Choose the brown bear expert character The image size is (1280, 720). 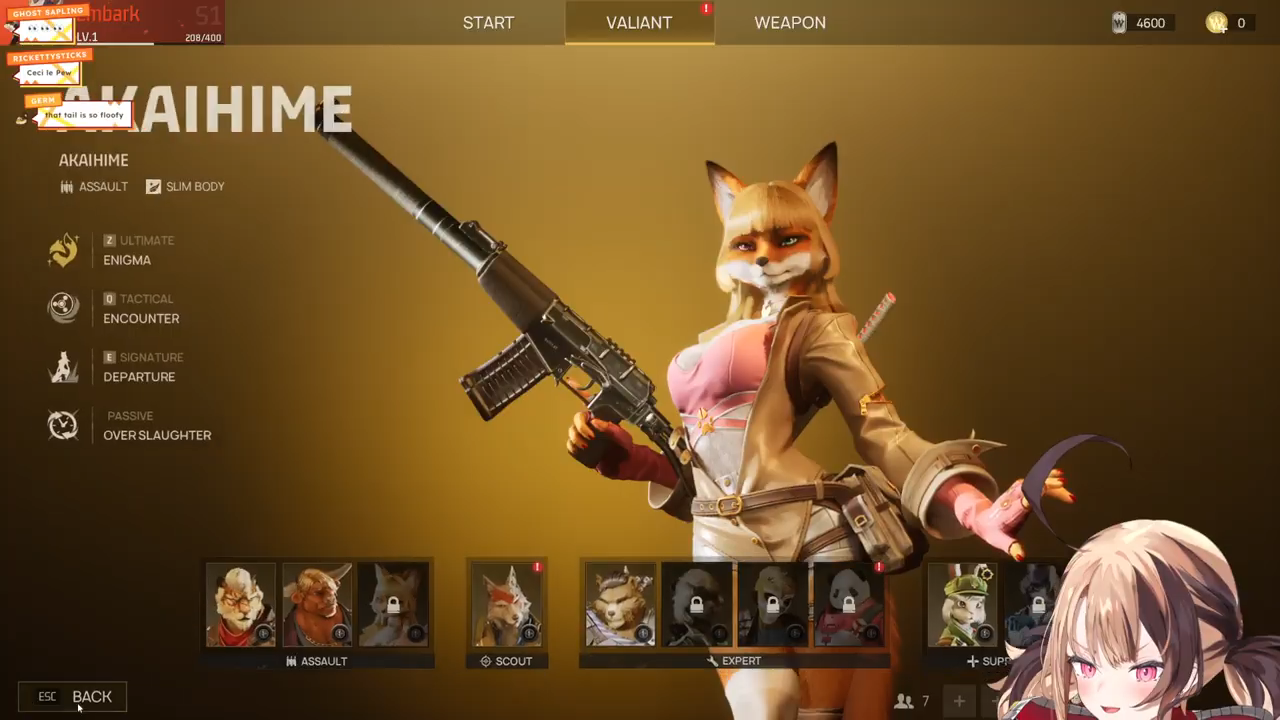coord(621,604)
